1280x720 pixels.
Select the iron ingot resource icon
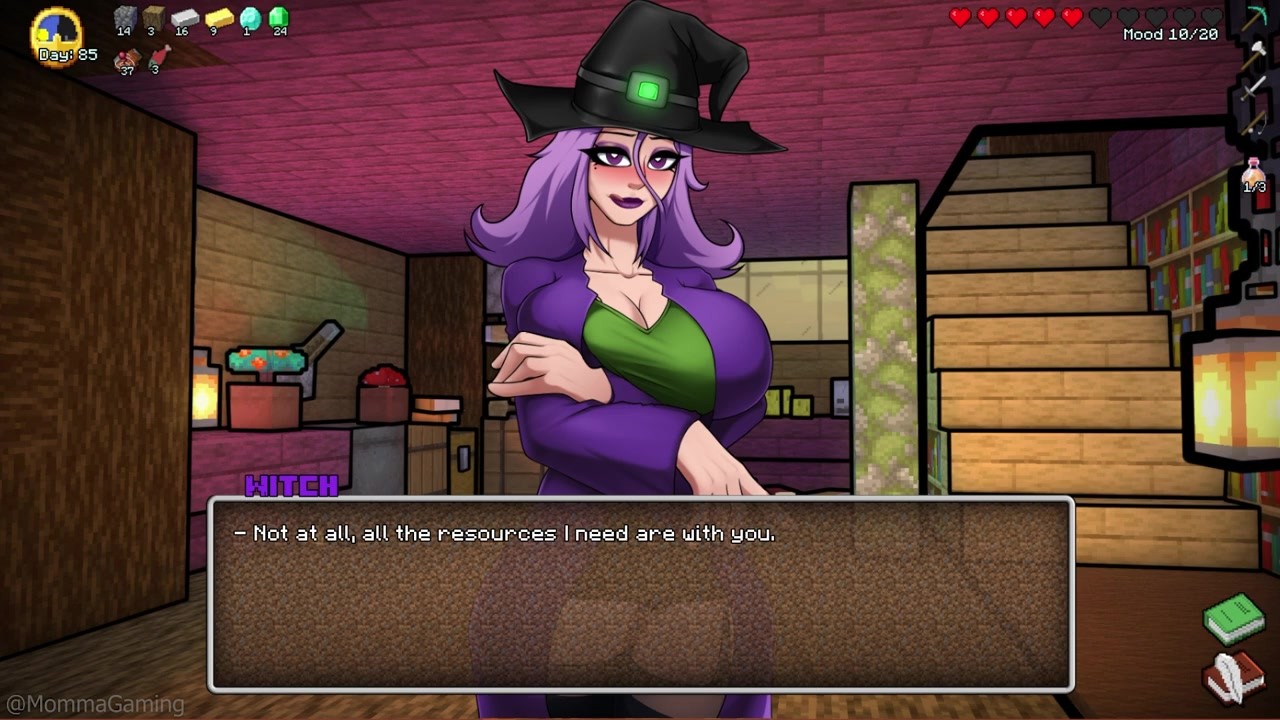point(185,18)
